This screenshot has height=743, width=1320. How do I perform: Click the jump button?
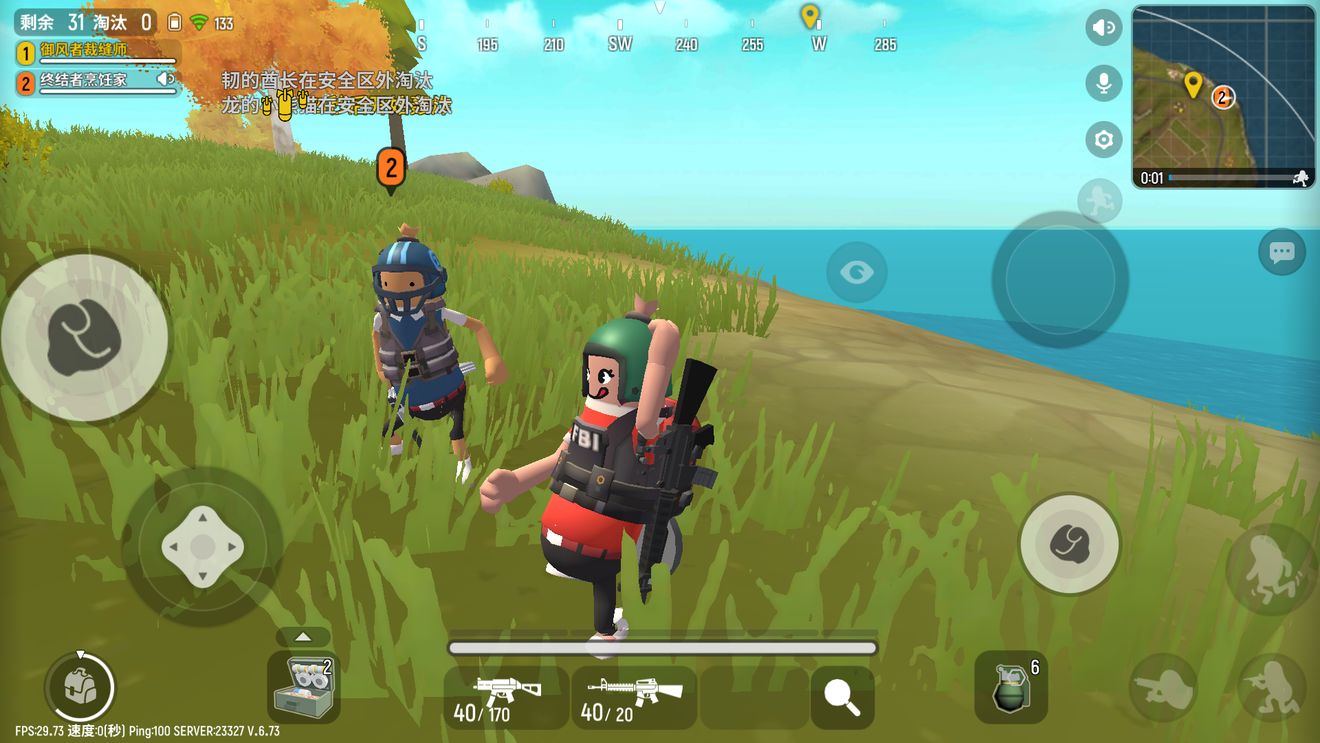[x=1271, y=569]
